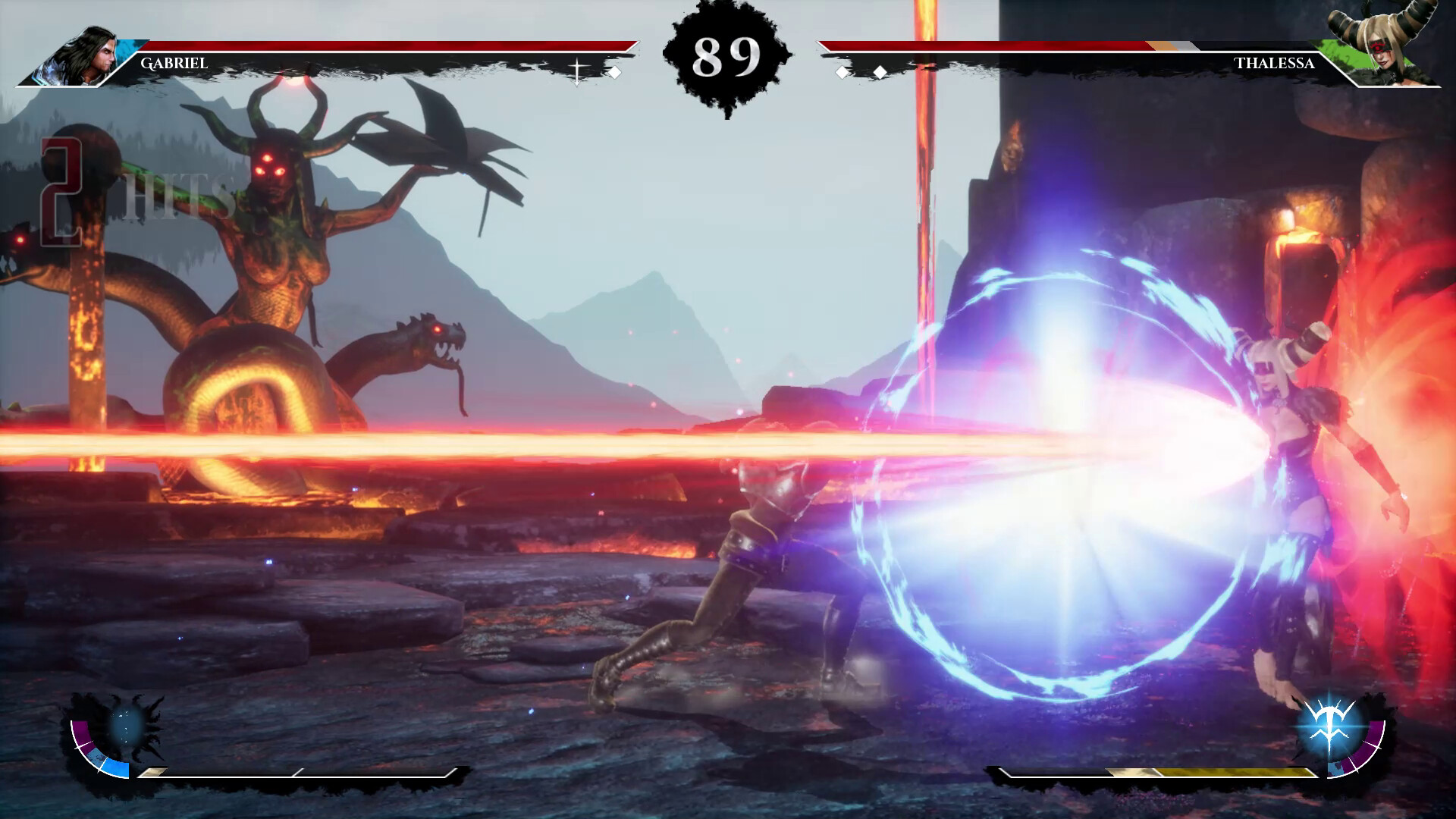Select the THALESSA name label
Screen dimensions: 1456x819
[1274, 64]
